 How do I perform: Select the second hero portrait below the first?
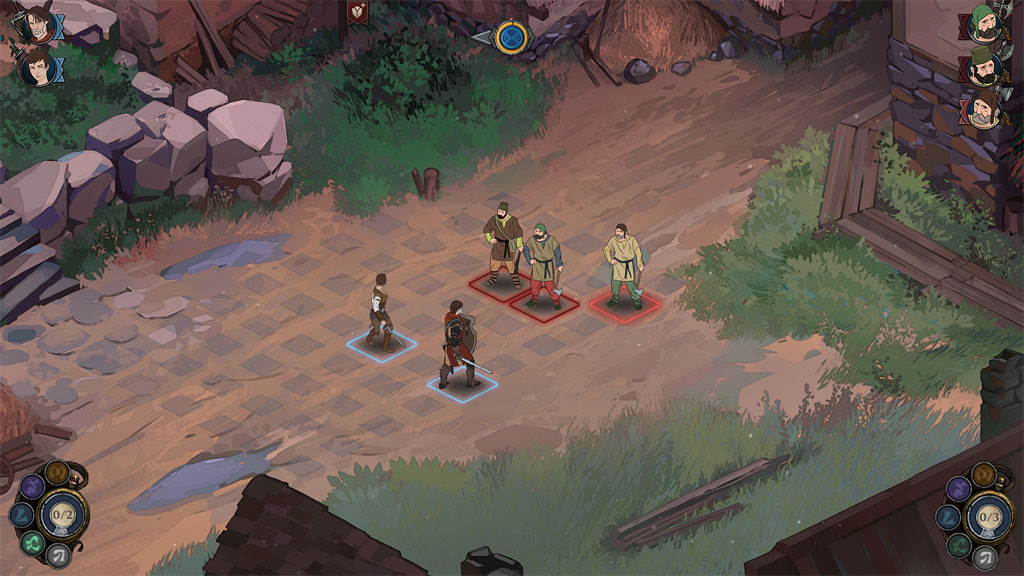point(38,68)
